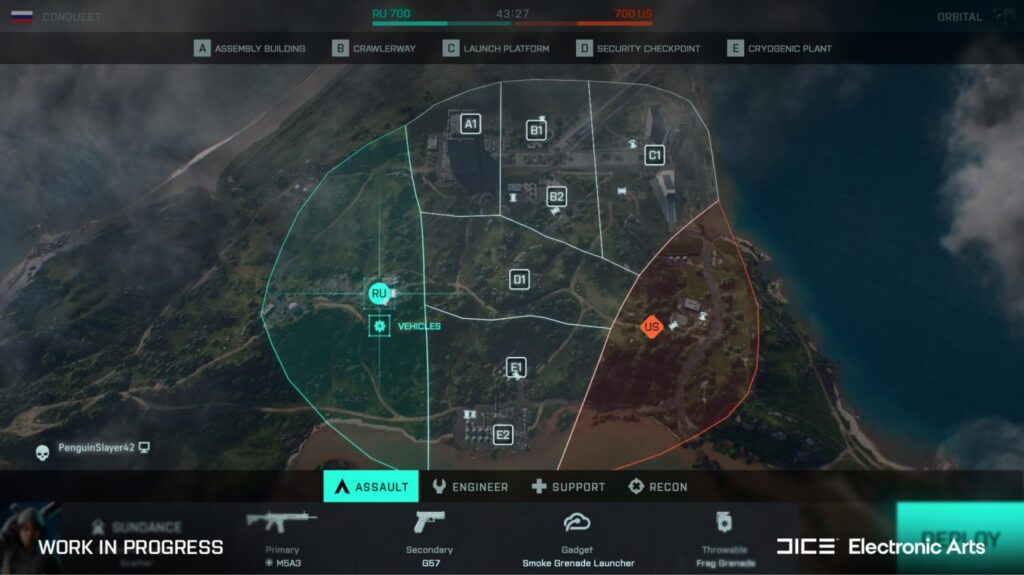Change the M5A3 primary weapon slot

(281, 538)
